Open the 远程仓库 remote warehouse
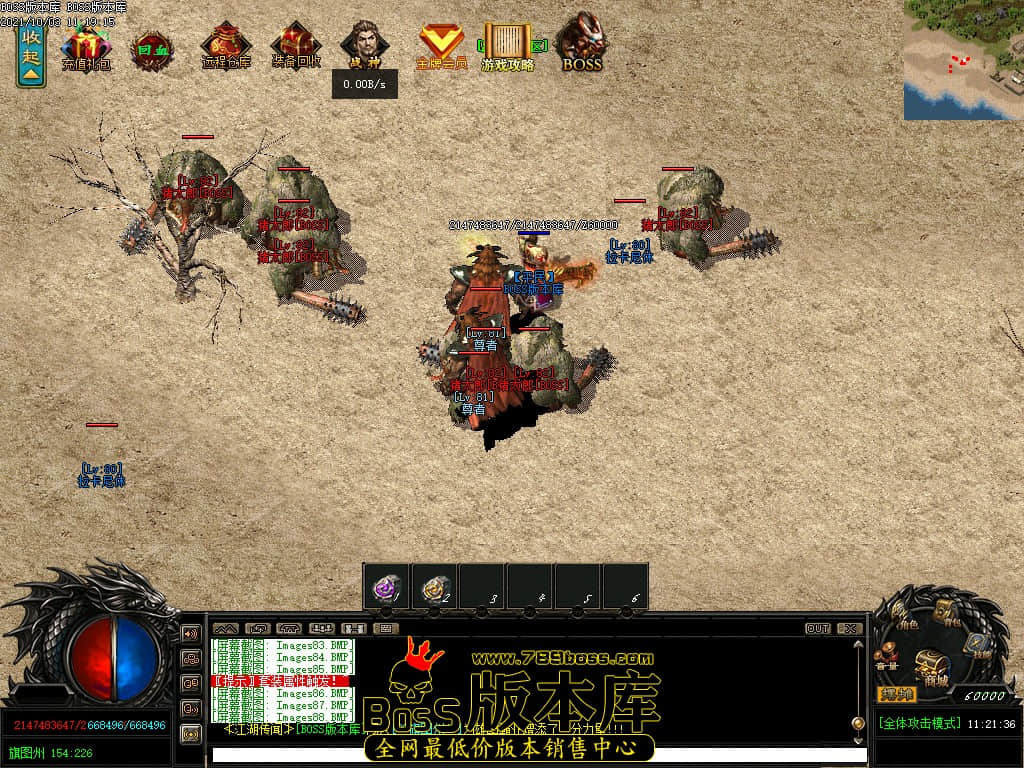 click(226, 47)
